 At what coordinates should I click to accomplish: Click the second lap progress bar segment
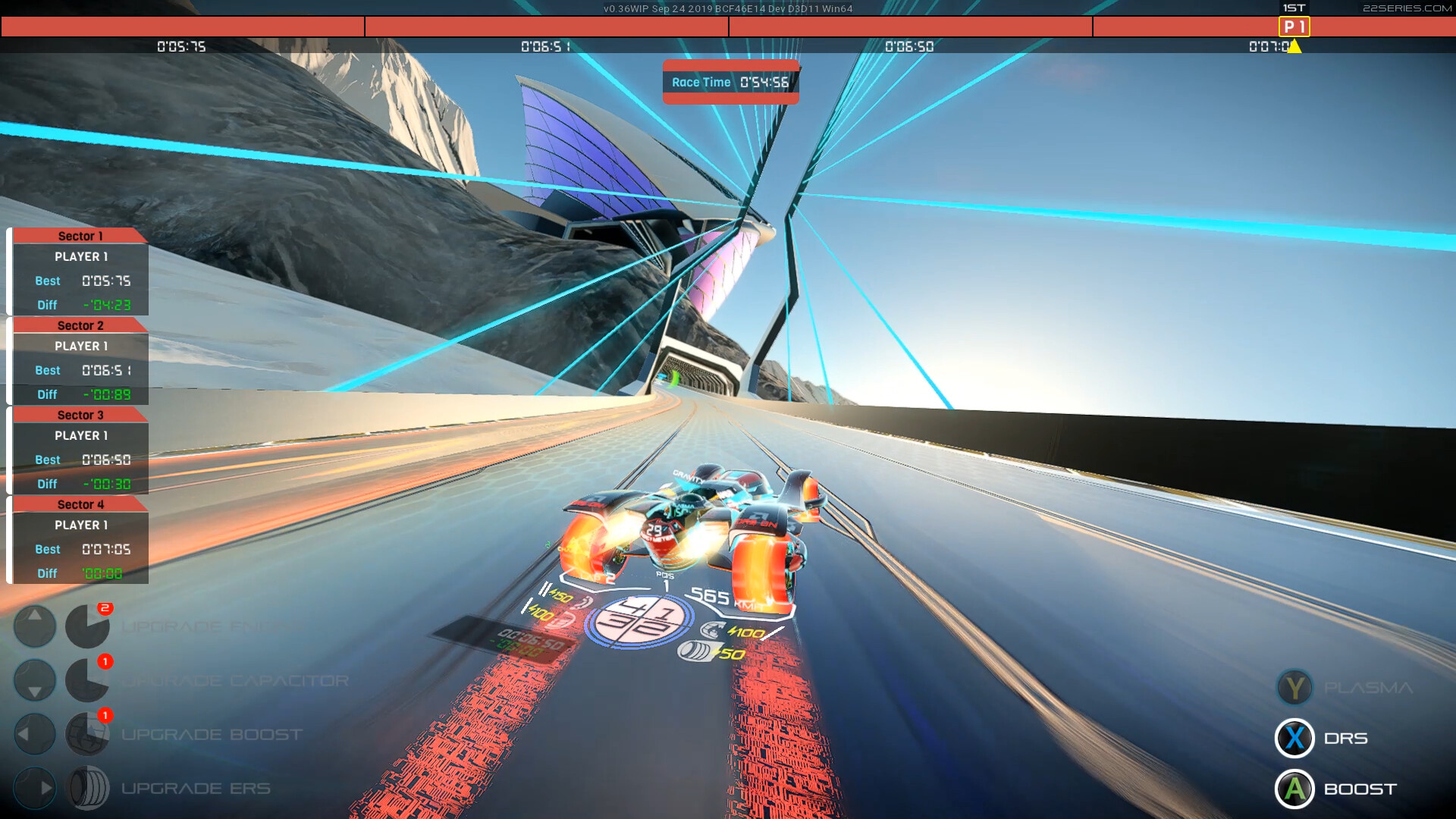point(546,27)
